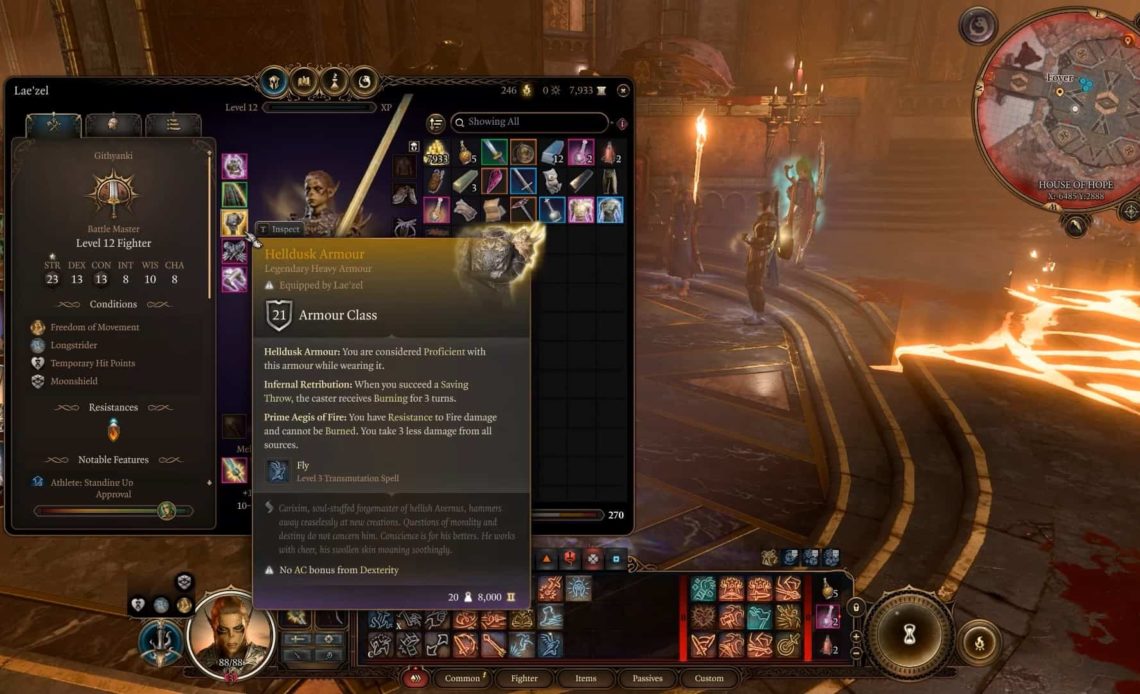The width and height of the screenshot is (1140, 694).
Task: Select the equipped Helldusk Armour slot
Action: (x=234, y=222)
